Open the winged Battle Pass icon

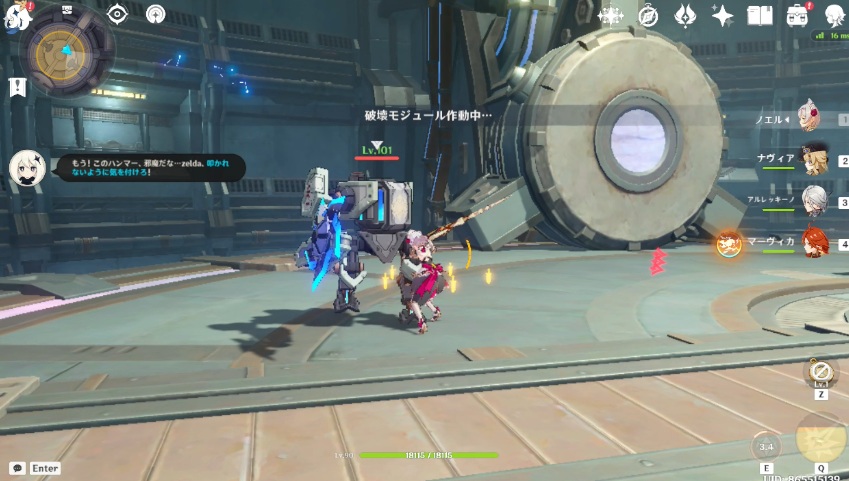(x=685, y=15)
